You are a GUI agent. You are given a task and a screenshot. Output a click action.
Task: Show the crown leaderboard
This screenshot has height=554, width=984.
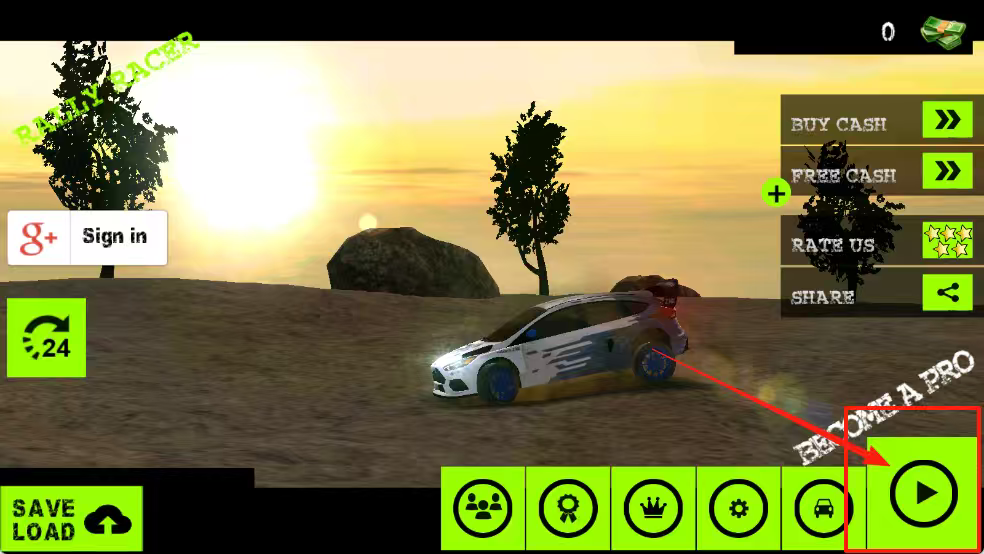(654, 508)
